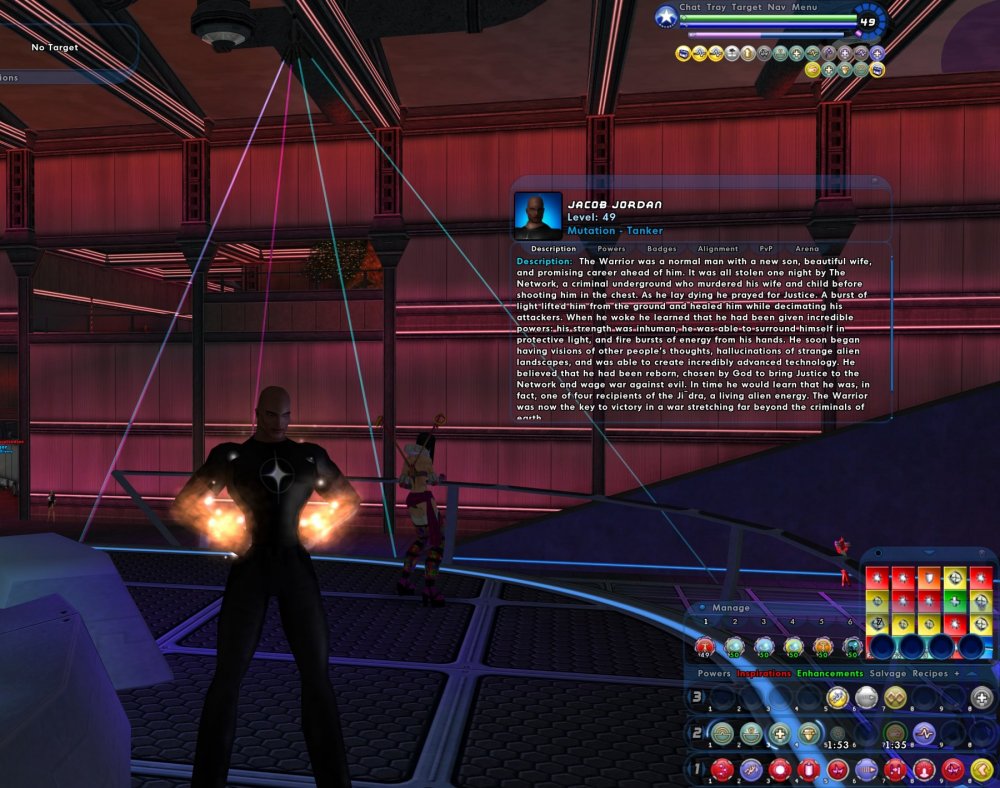The image size is (1000, 788).
Task: Activate the yellow chevron power in tray 1
Action: pos(981,769)
